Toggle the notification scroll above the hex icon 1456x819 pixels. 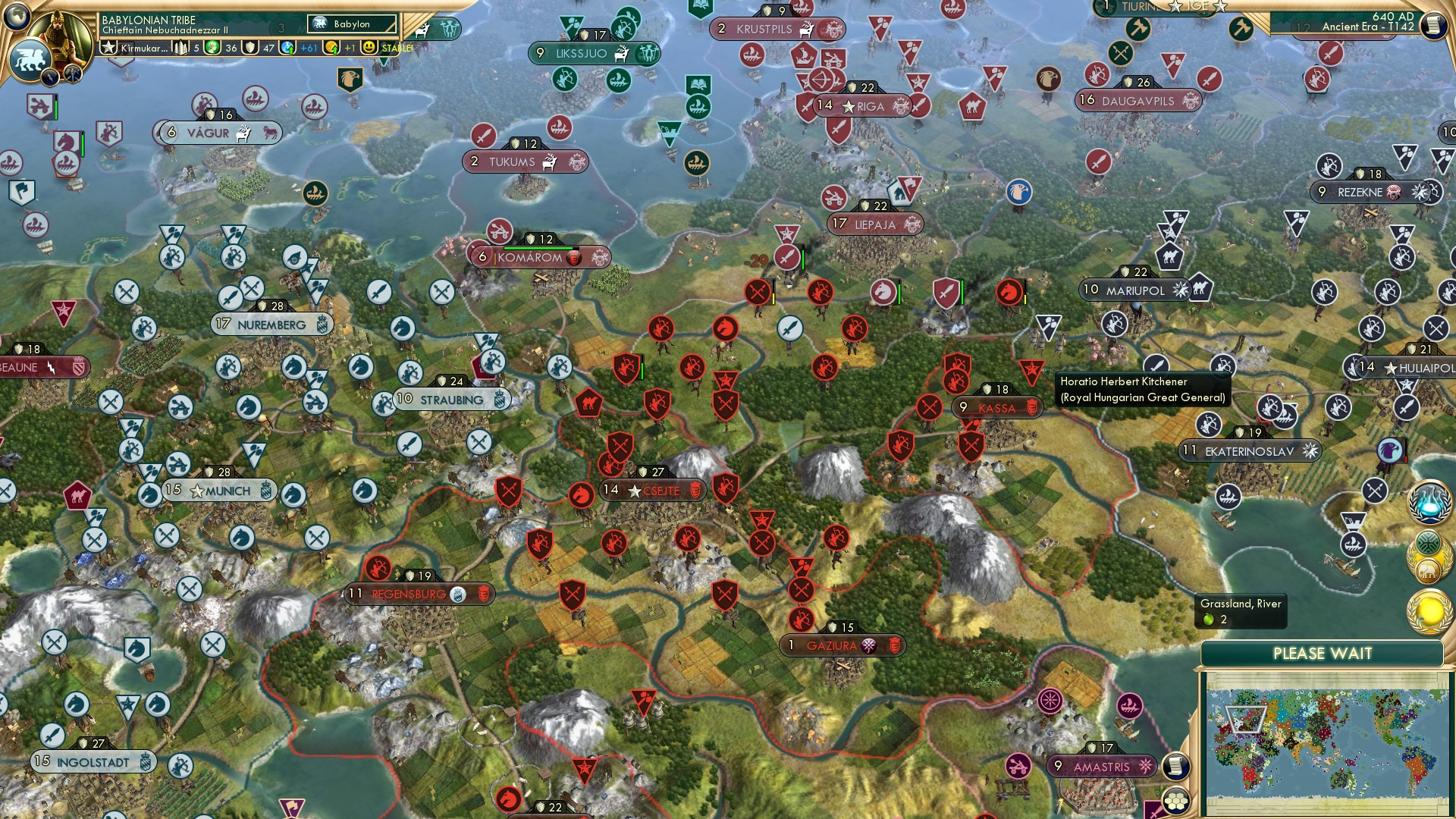pos(1176,767)
